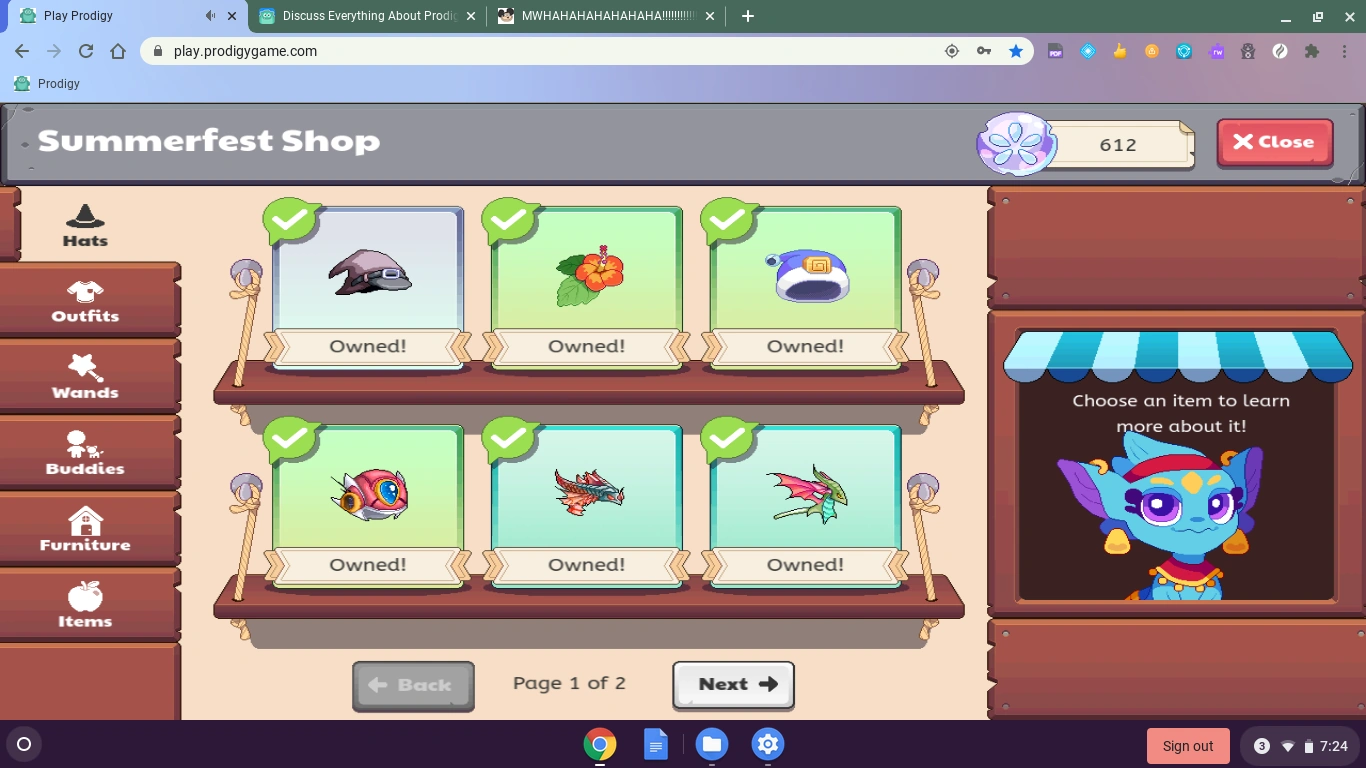
Task: Click the sand dollar balance showing 612
Action: pyautogui.click(x=1118, y=144)
